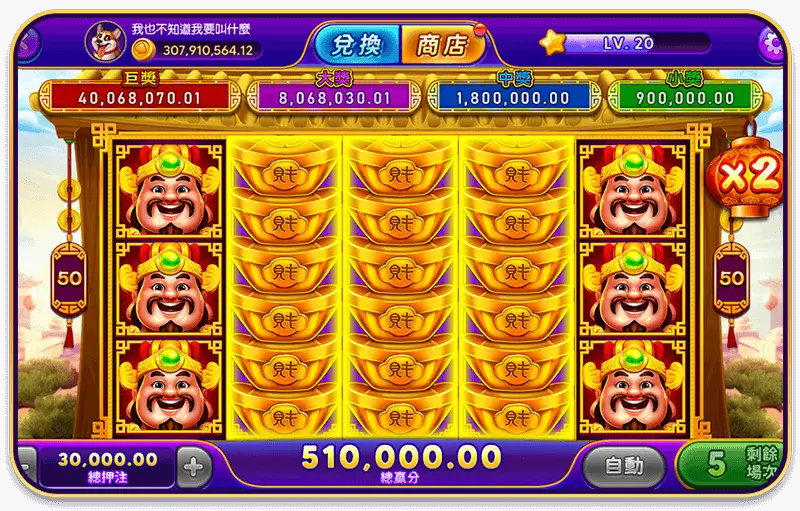Click the purple button at top-left corner
The image size is (800, 511).
tap(22, 44)
